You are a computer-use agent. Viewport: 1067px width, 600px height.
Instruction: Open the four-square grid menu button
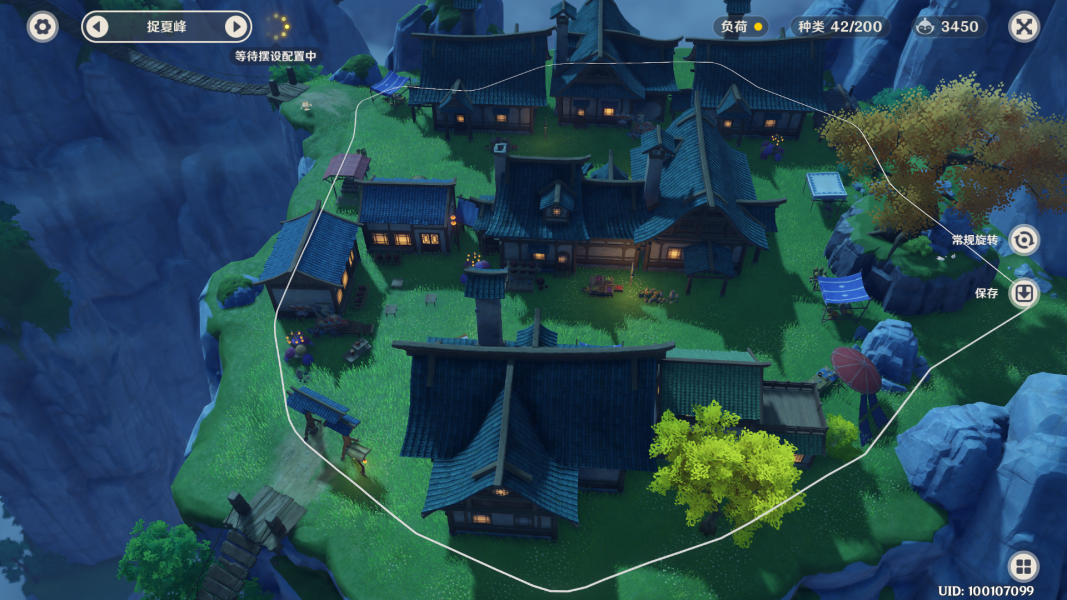[x=1023, y=567]
